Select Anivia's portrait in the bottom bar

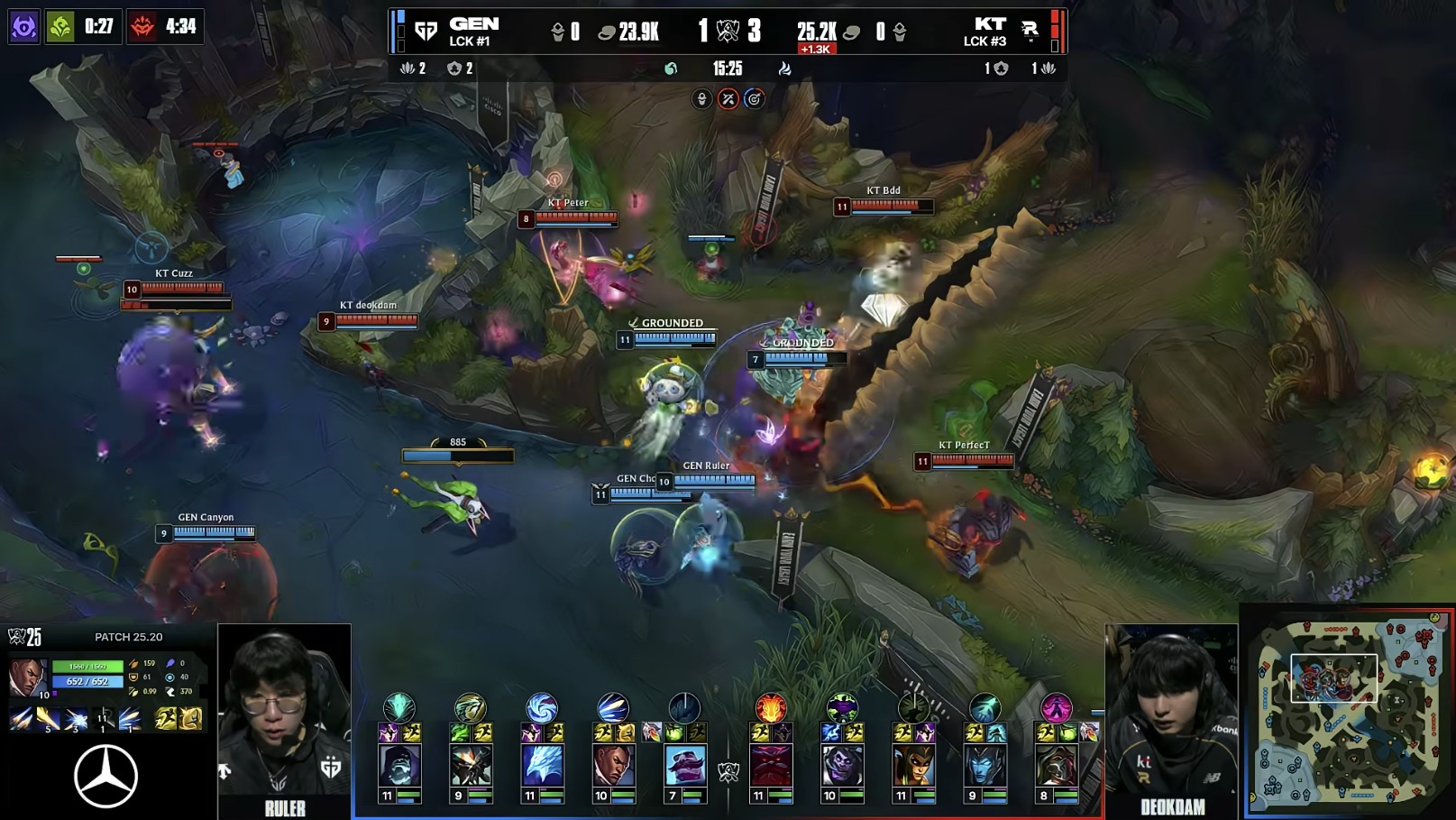[542, 765]
